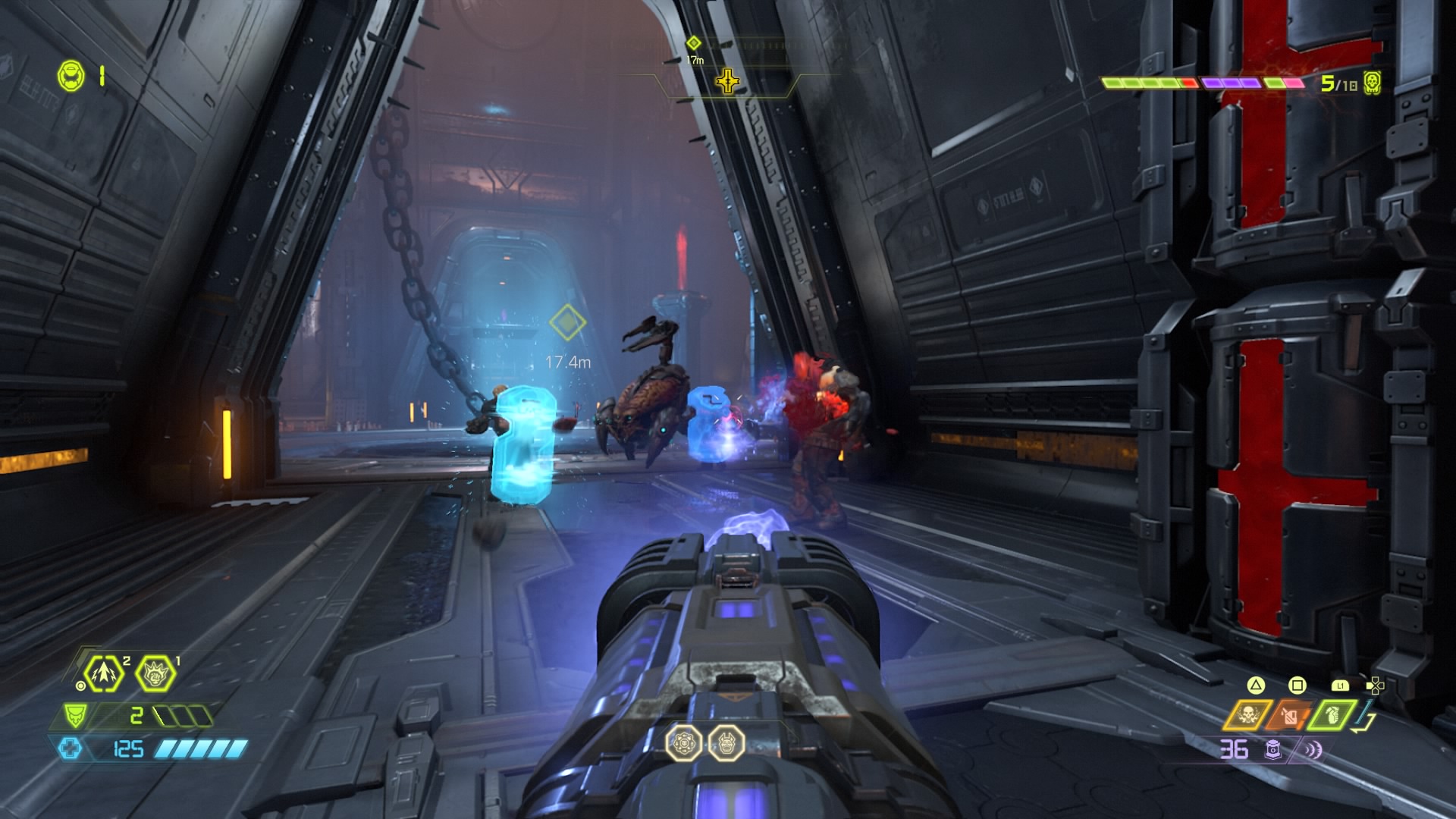This screenshot has height=819, width=1456.
Task: Activate the Blood Punch fist icon
Action: 155,672
